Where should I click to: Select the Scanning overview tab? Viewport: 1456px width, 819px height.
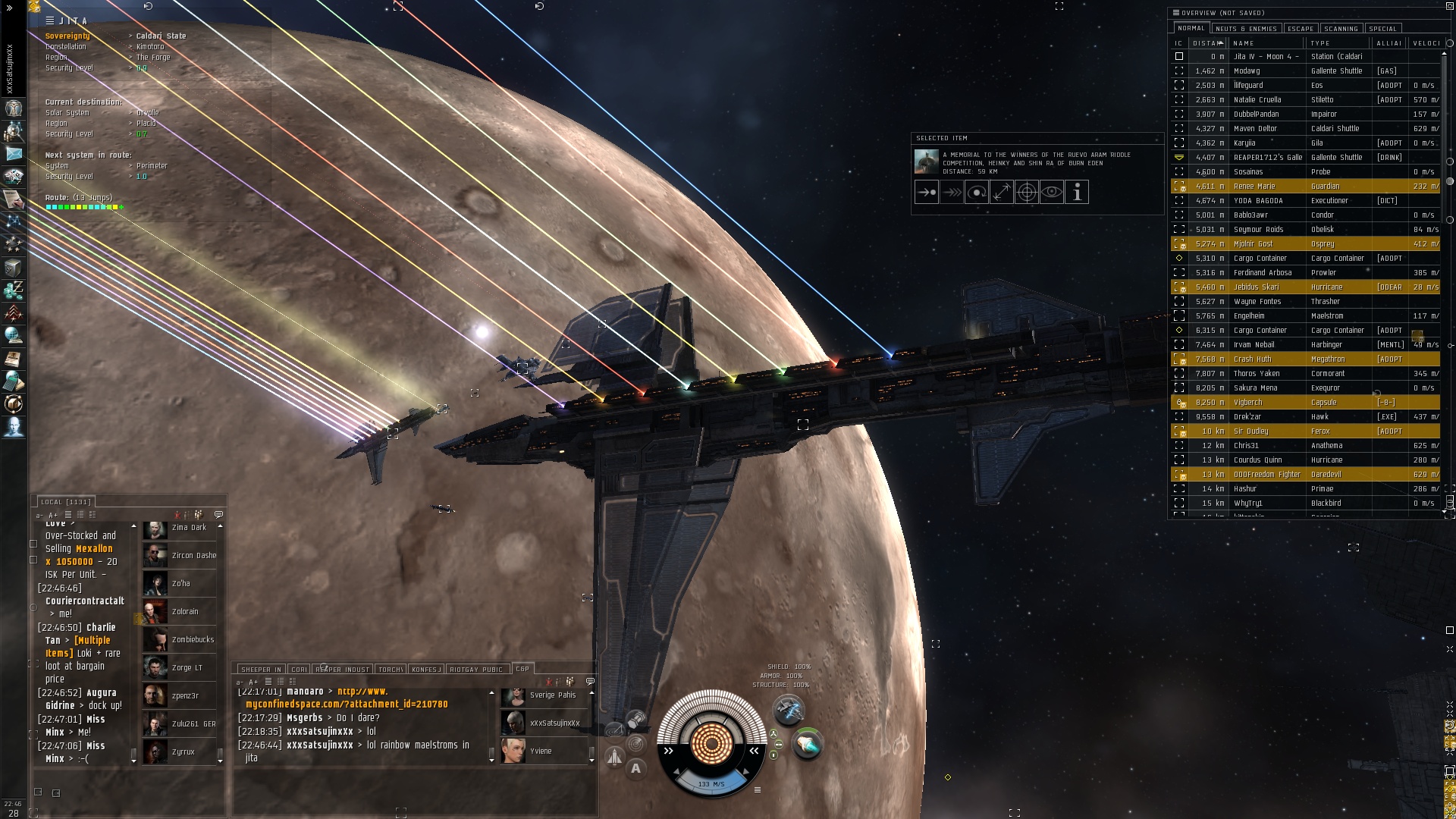(1341, 29)
